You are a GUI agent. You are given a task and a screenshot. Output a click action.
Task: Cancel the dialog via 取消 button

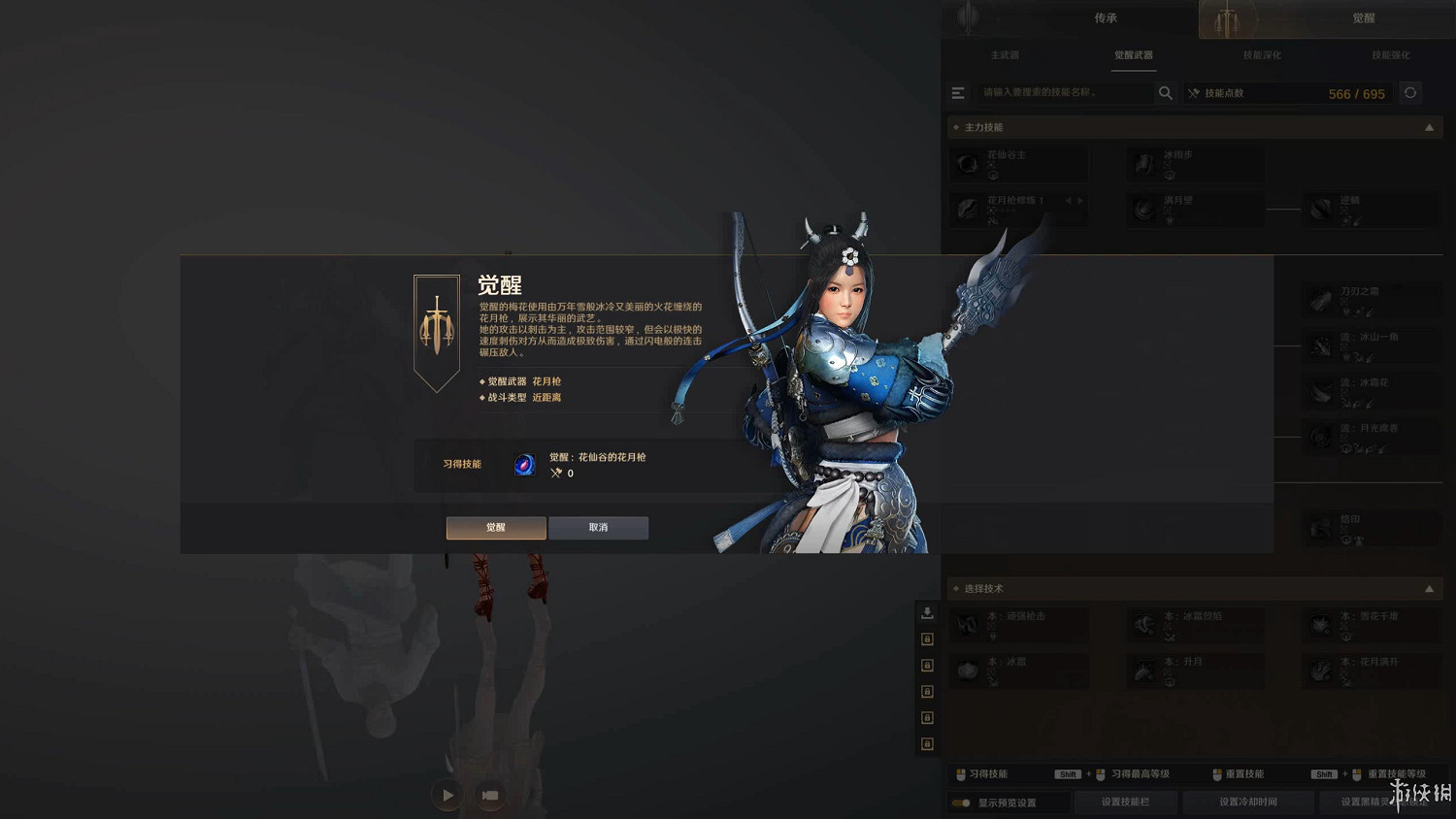[x=598, y=527]
